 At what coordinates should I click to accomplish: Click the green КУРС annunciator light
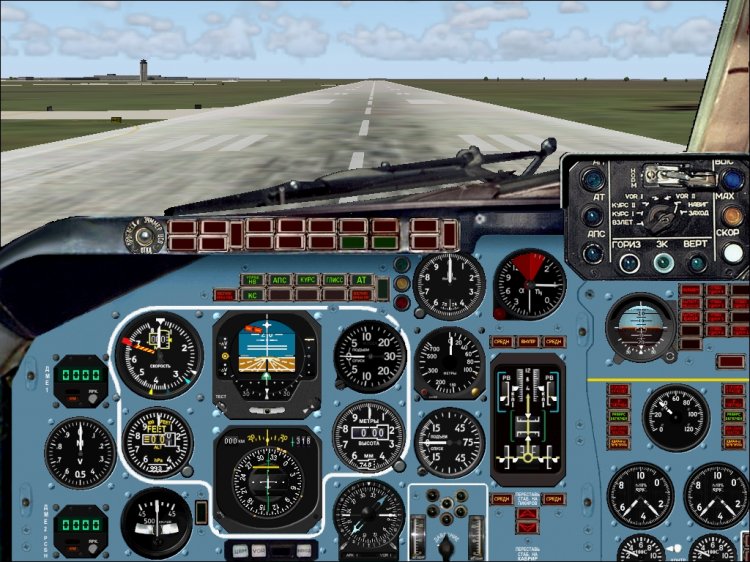pyautogui.click(x=307, y=280)
